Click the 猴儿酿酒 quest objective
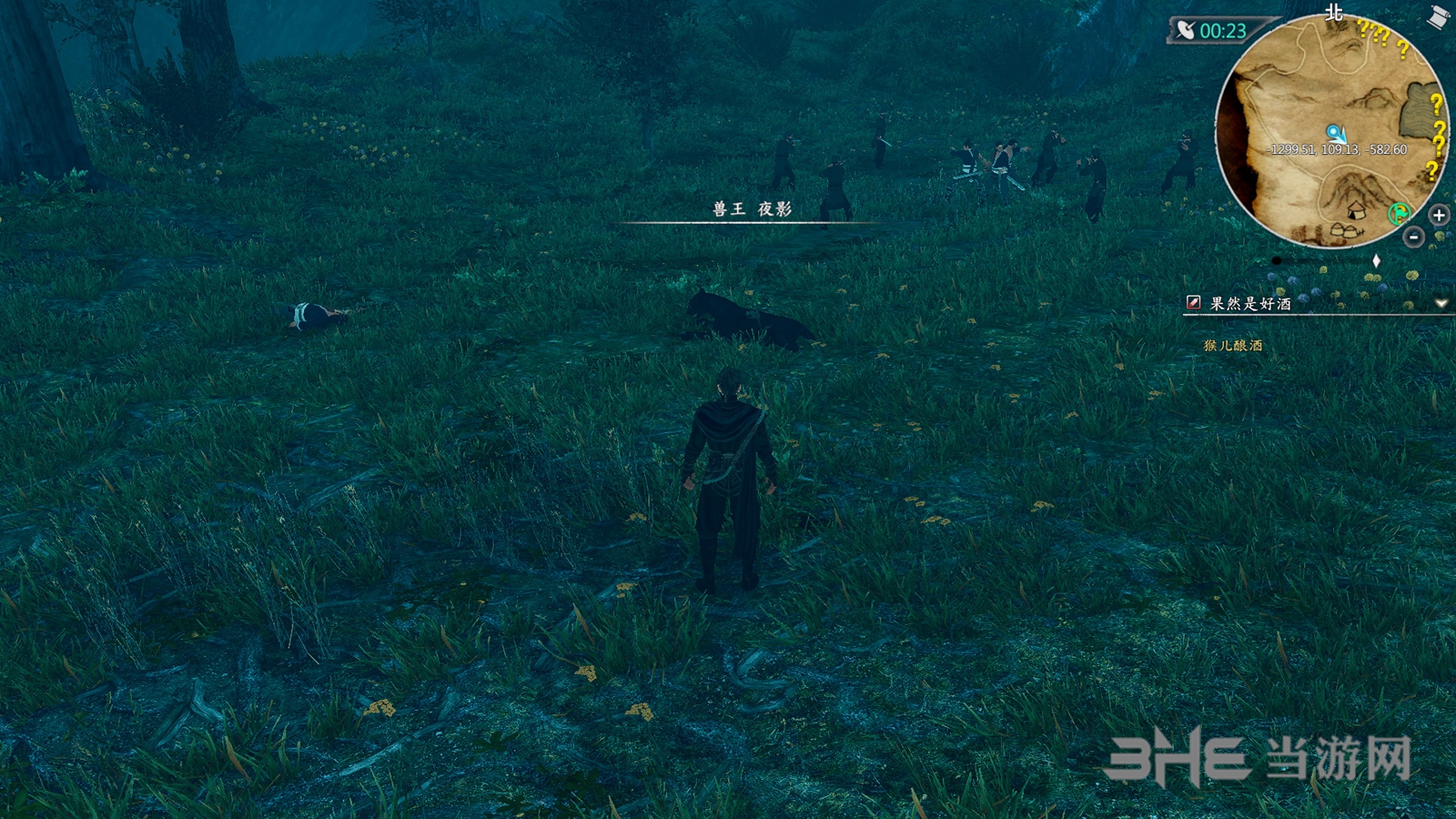The height and width of the screenshot is (819, 1456). (x=1233, y=346)
